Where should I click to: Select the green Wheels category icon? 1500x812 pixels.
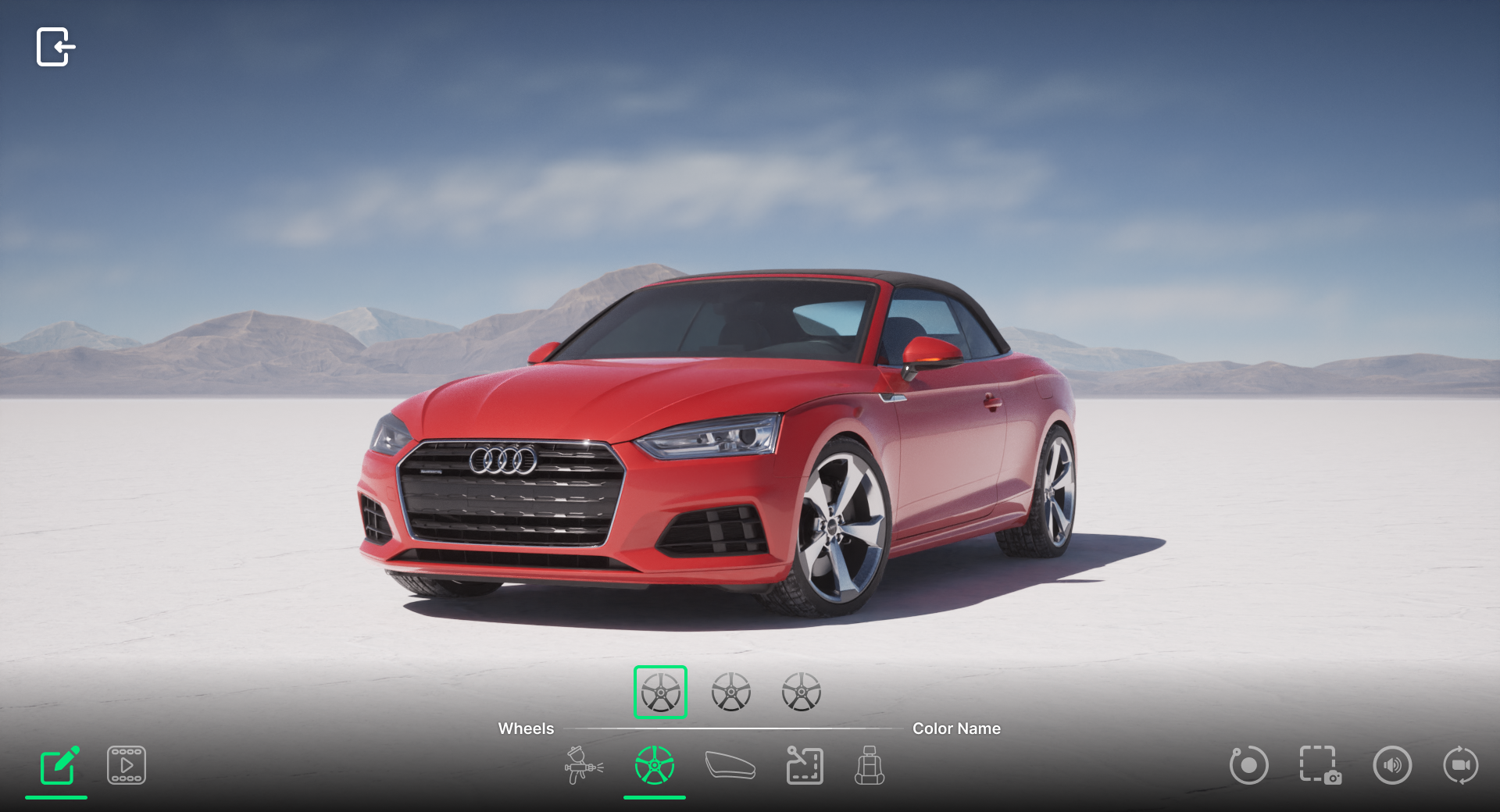(x=655, y=765)
